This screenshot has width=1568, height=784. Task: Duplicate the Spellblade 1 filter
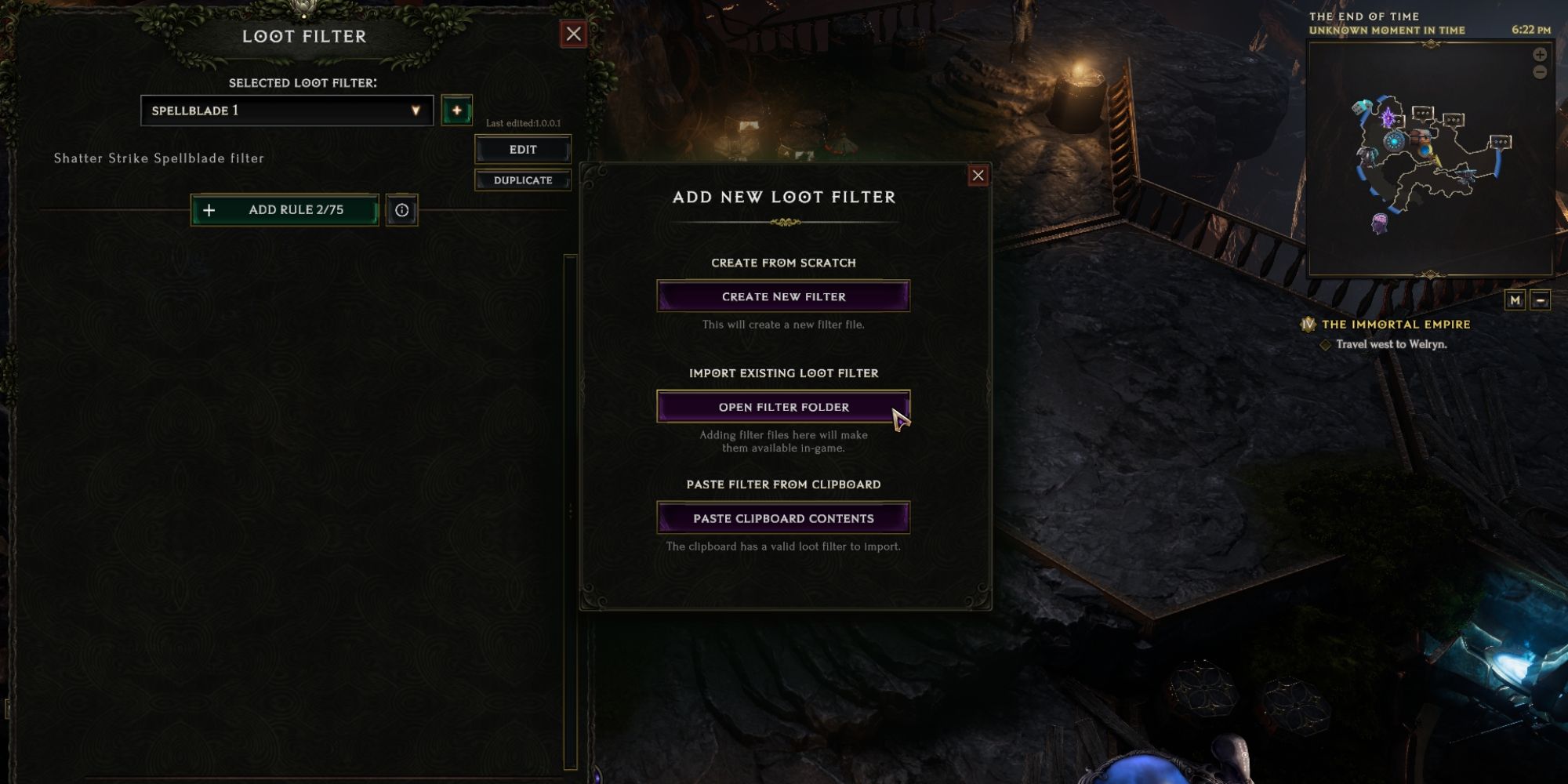pos(523,180)
